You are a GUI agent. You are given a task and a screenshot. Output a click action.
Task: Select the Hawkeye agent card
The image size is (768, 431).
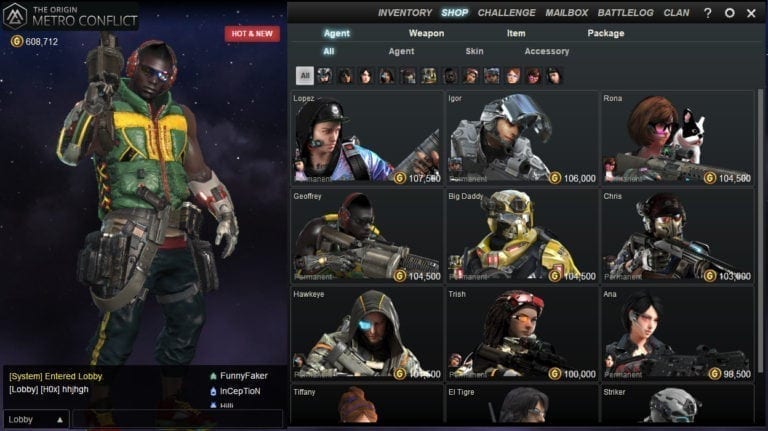pyautogui.click(x=367, y=333)
